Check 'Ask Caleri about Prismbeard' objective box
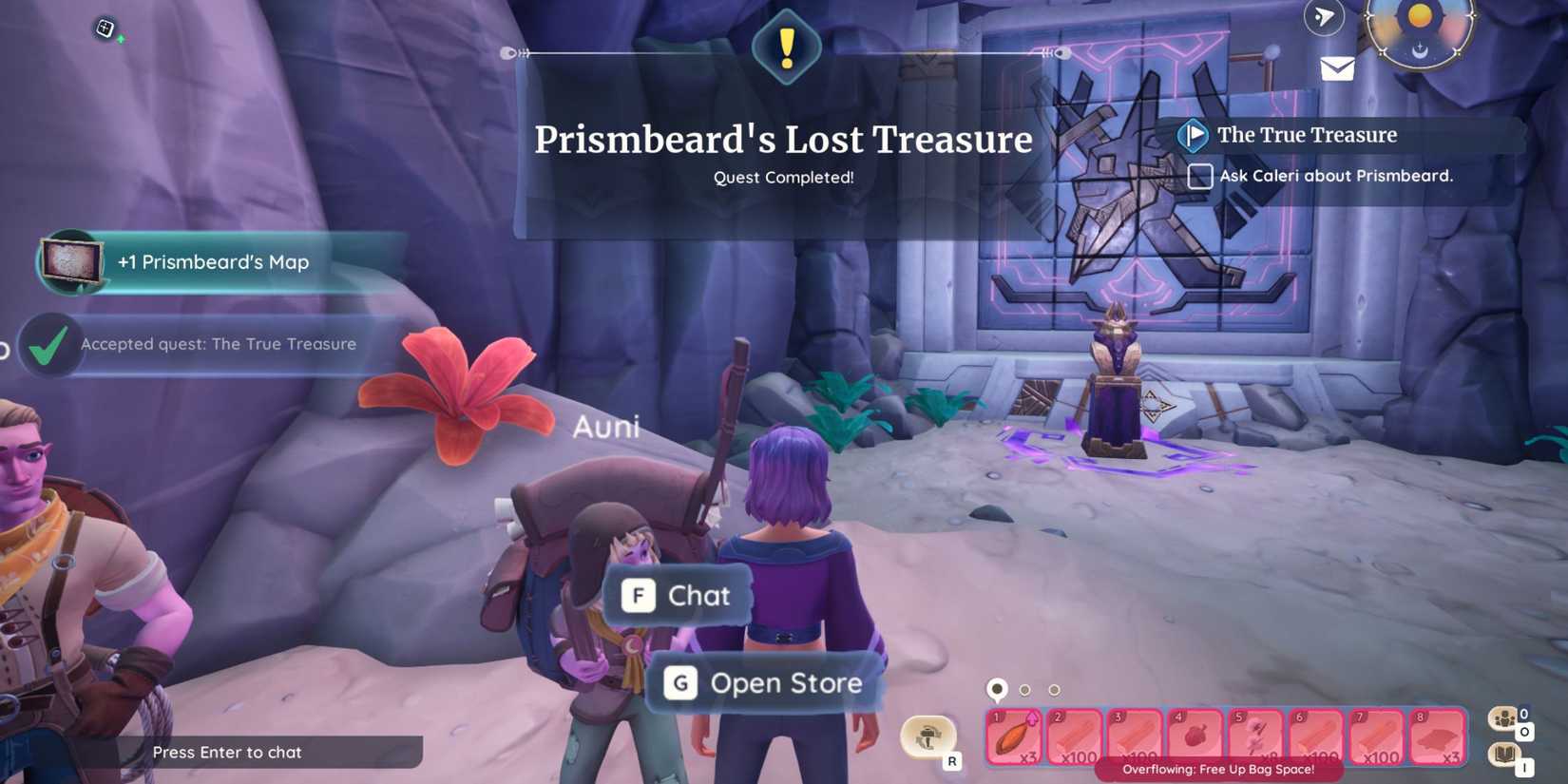 pyautogui.click(x=1198, y=177)
